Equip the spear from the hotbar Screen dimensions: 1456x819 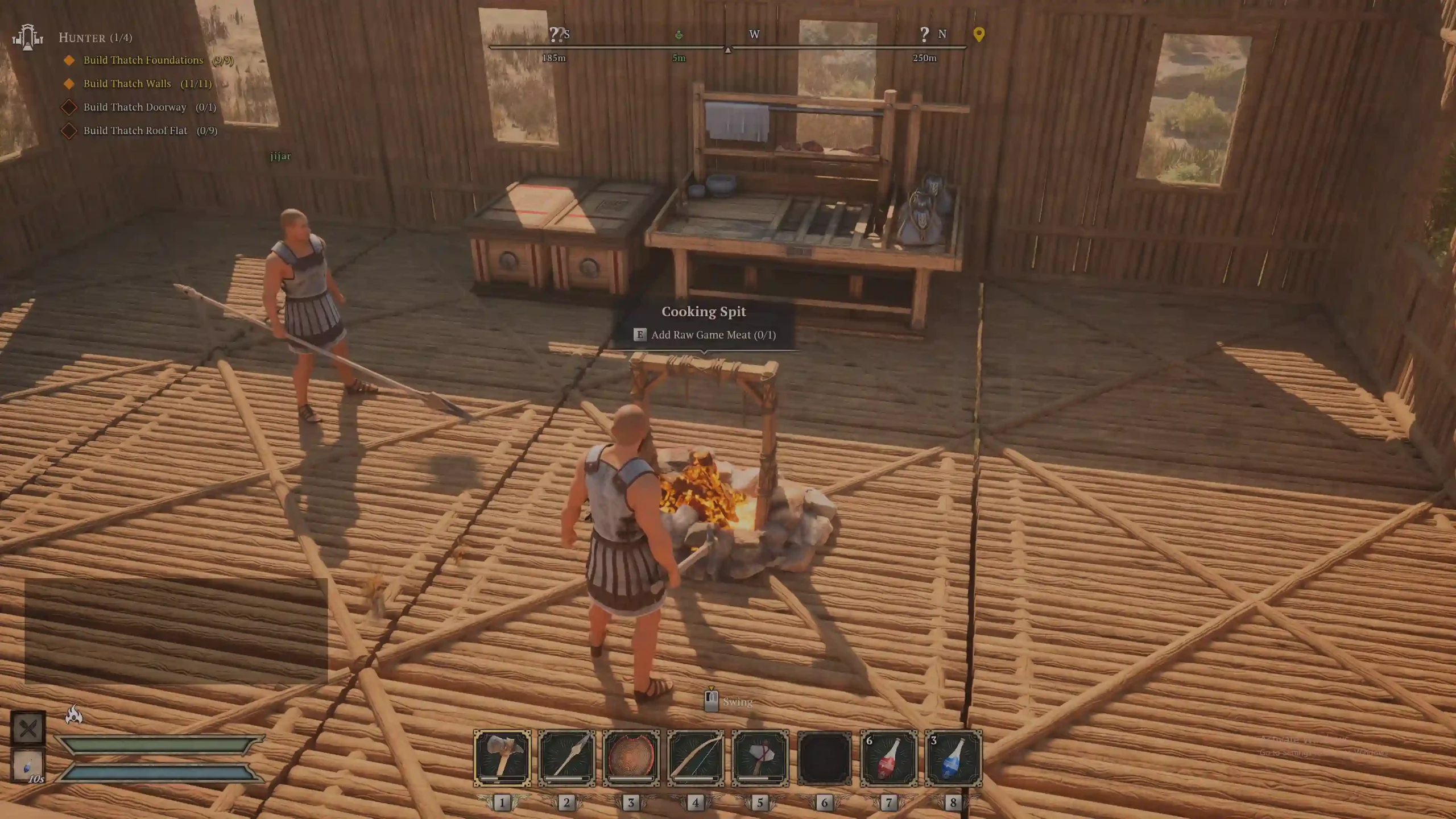click(566, 758)
